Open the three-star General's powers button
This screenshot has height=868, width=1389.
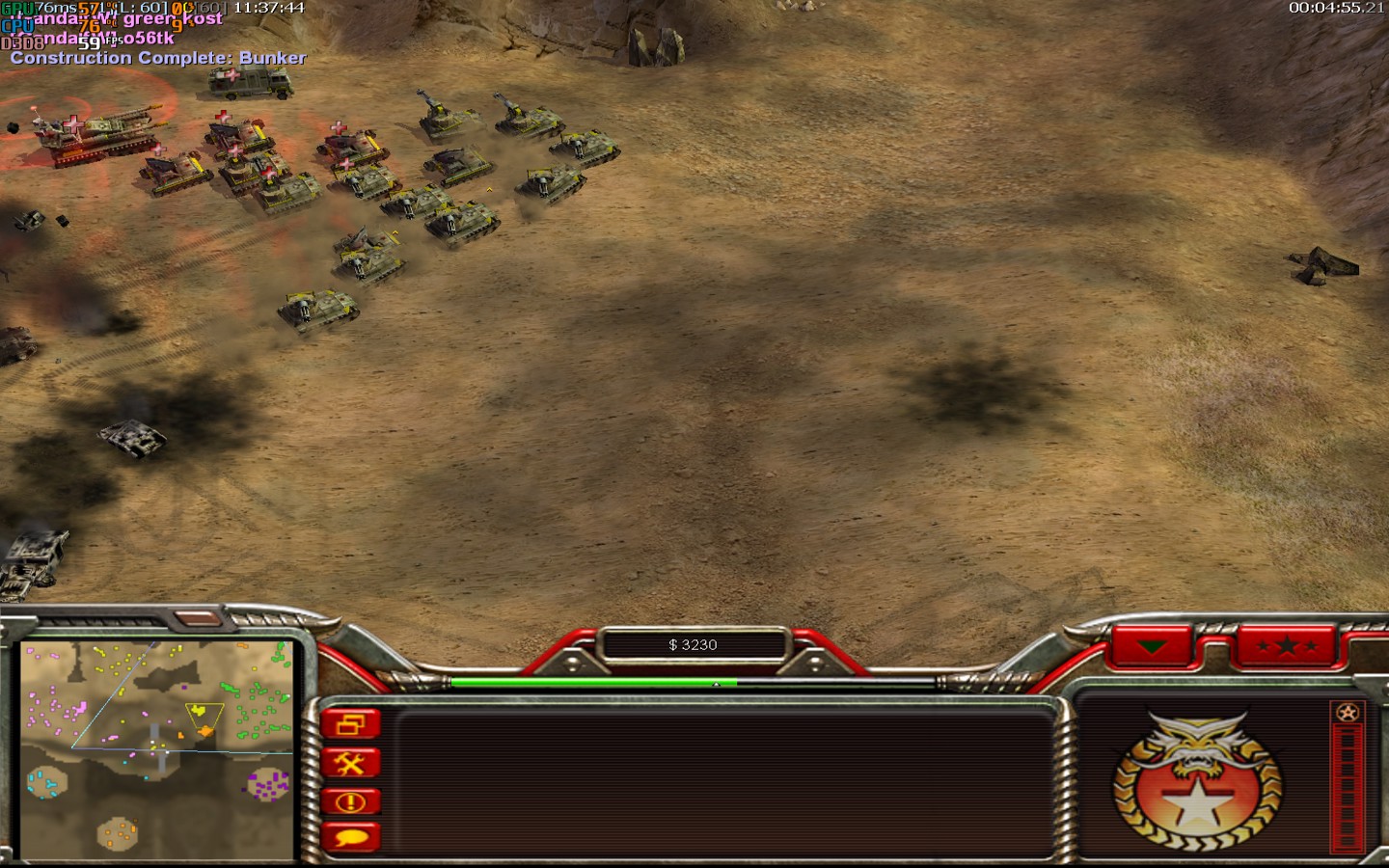click(1287, 646)
